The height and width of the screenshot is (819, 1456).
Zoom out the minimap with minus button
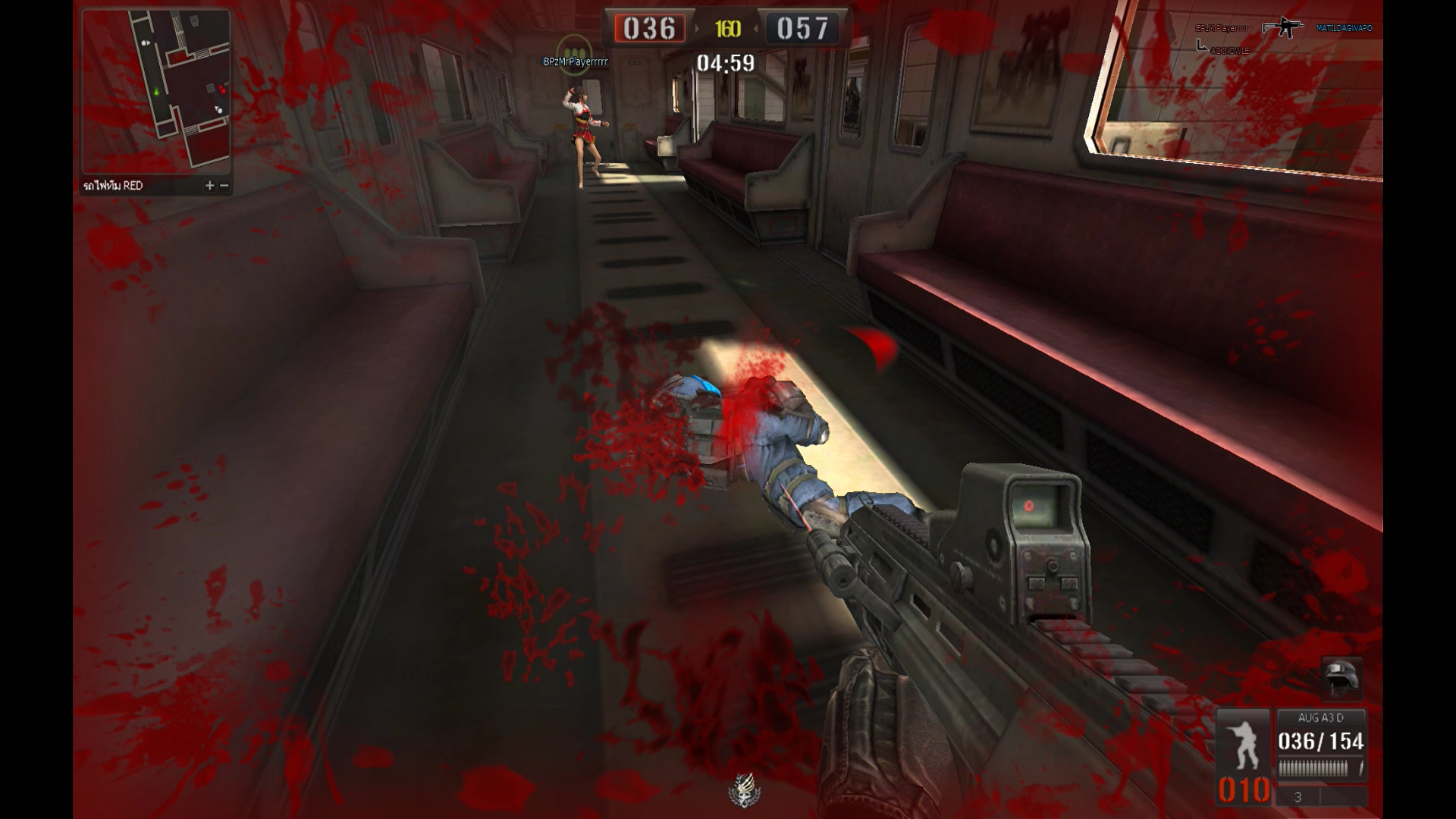click(x=224, y=186)
